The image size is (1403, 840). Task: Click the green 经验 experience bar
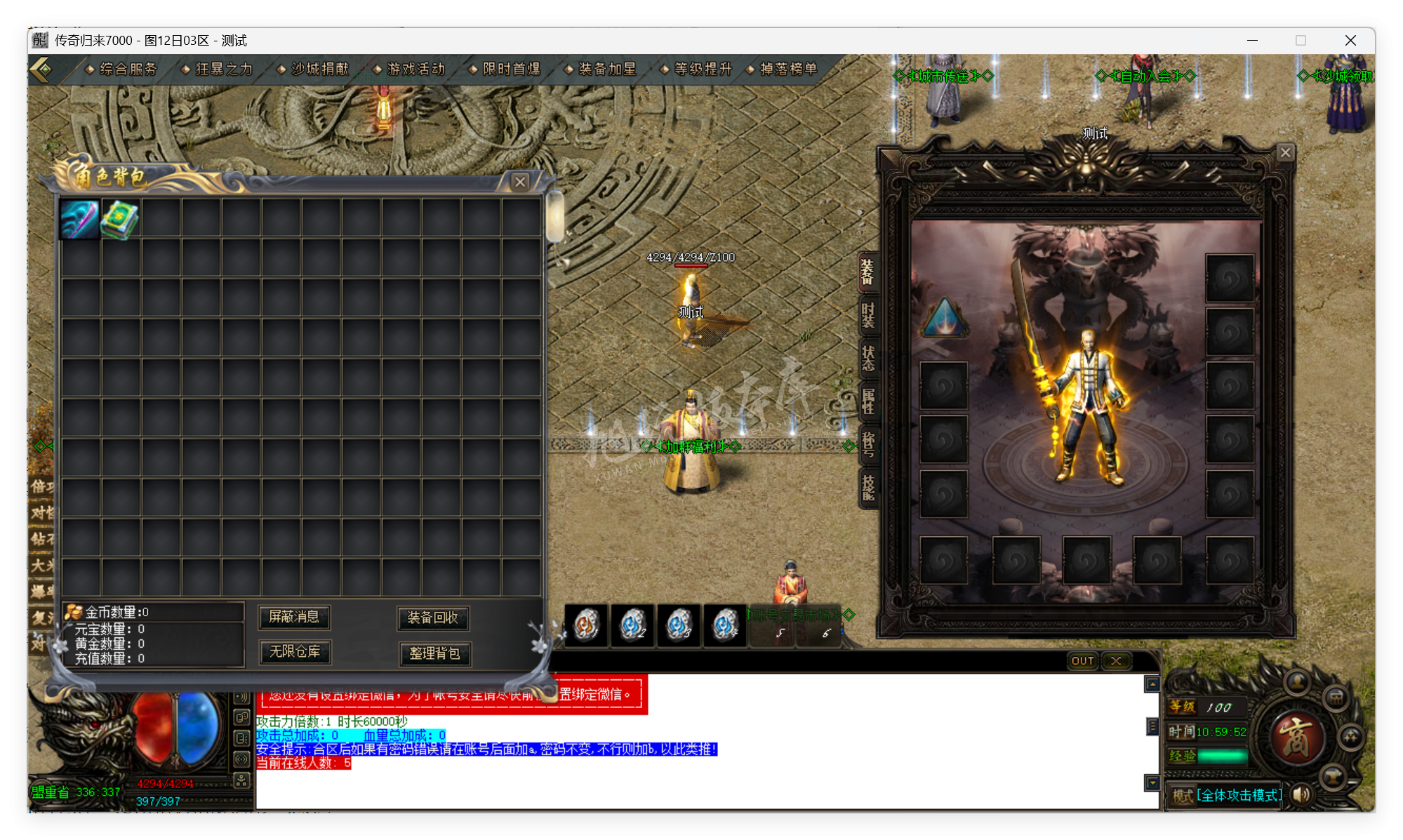pos(1223,756)
